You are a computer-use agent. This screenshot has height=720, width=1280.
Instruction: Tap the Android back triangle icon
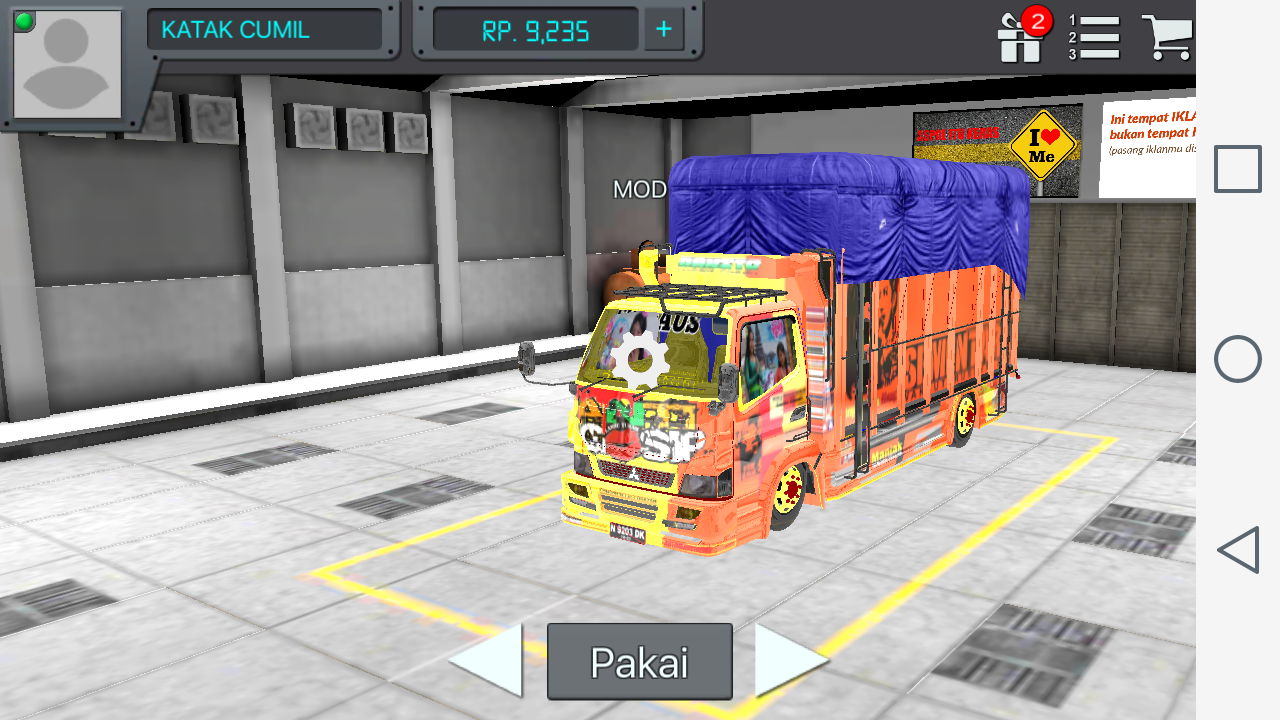pos(1237,547)
